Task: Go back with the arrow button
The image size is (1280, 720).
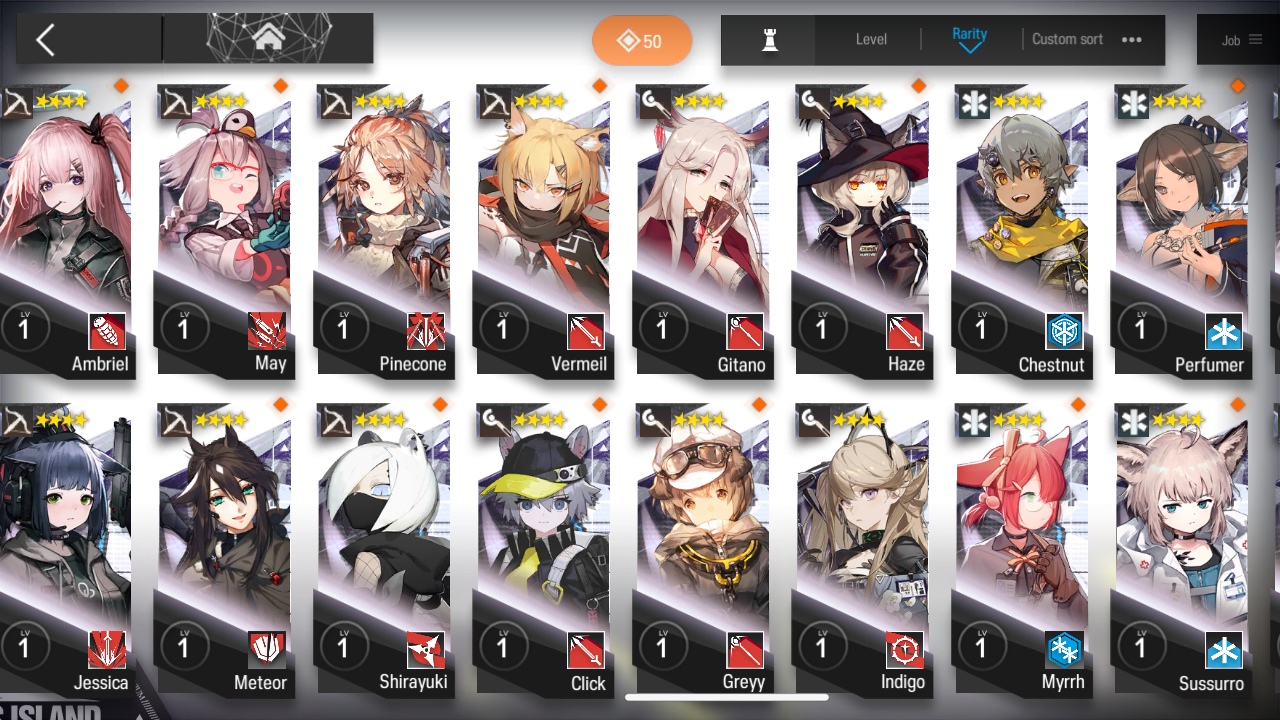Action: tap(46, 40)
